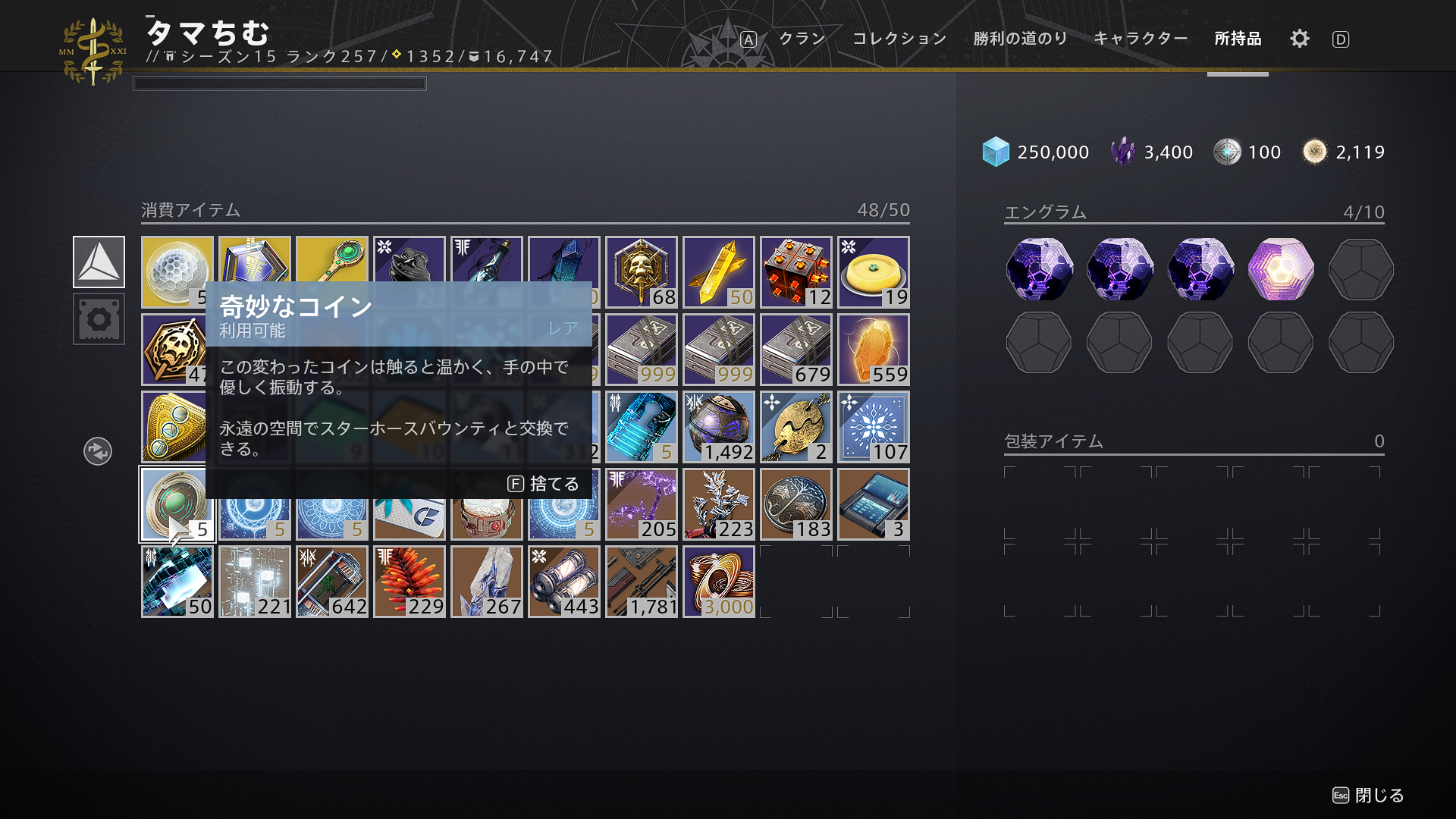1456x819 pixels.
Task: Open the クラン tab
Action: (x=802, y=39)
